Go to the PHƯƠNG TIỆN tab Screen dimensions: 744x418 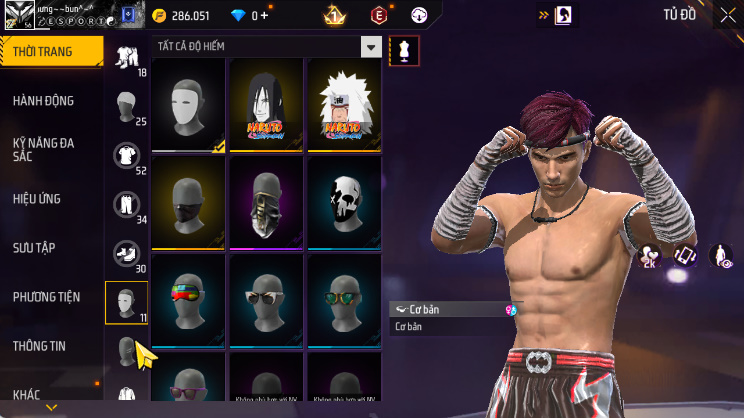click(46, 297)
